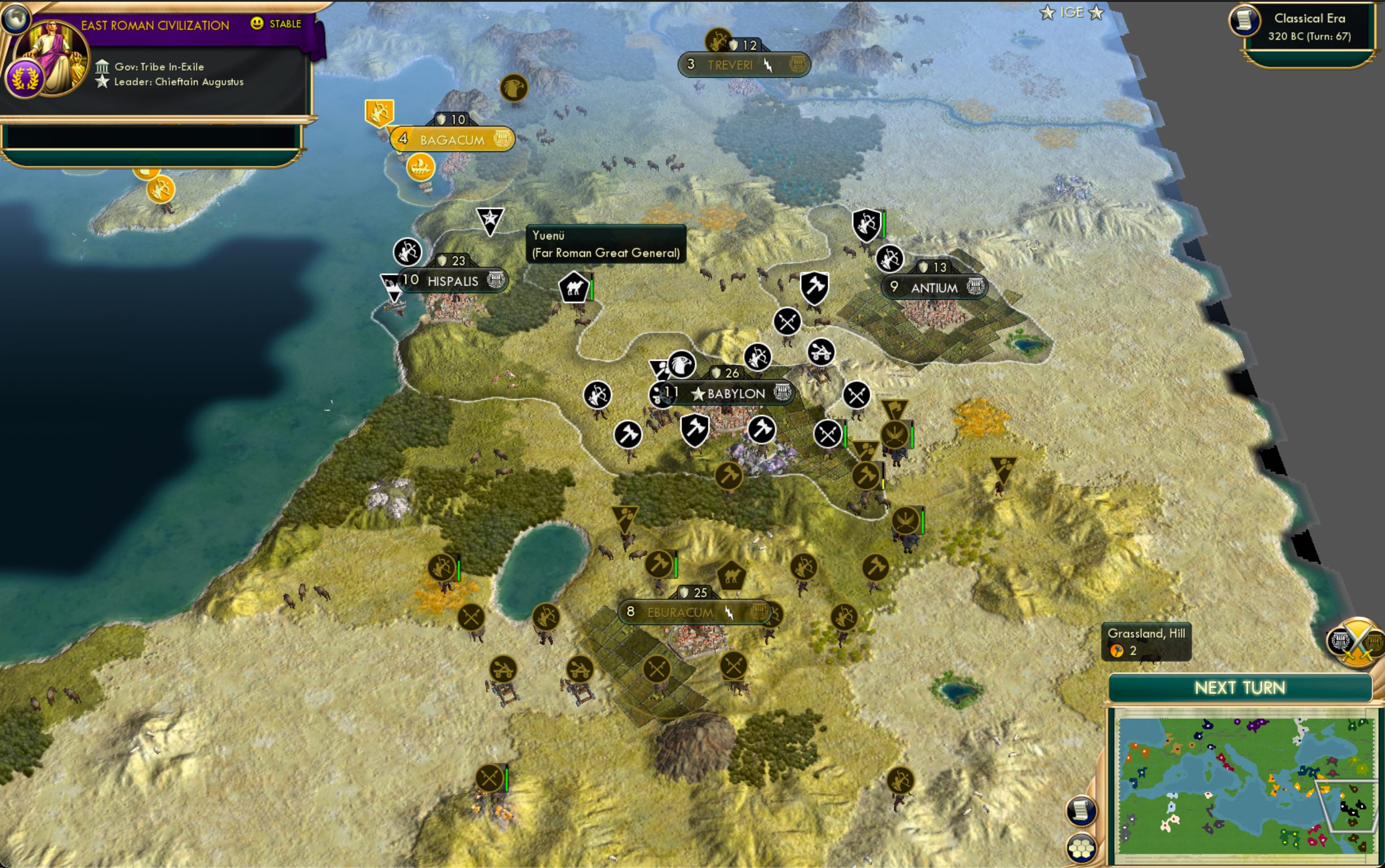Click the Gov: Tribe In-Exile entry
1385x868 pixels.
(x=151, y=67)
